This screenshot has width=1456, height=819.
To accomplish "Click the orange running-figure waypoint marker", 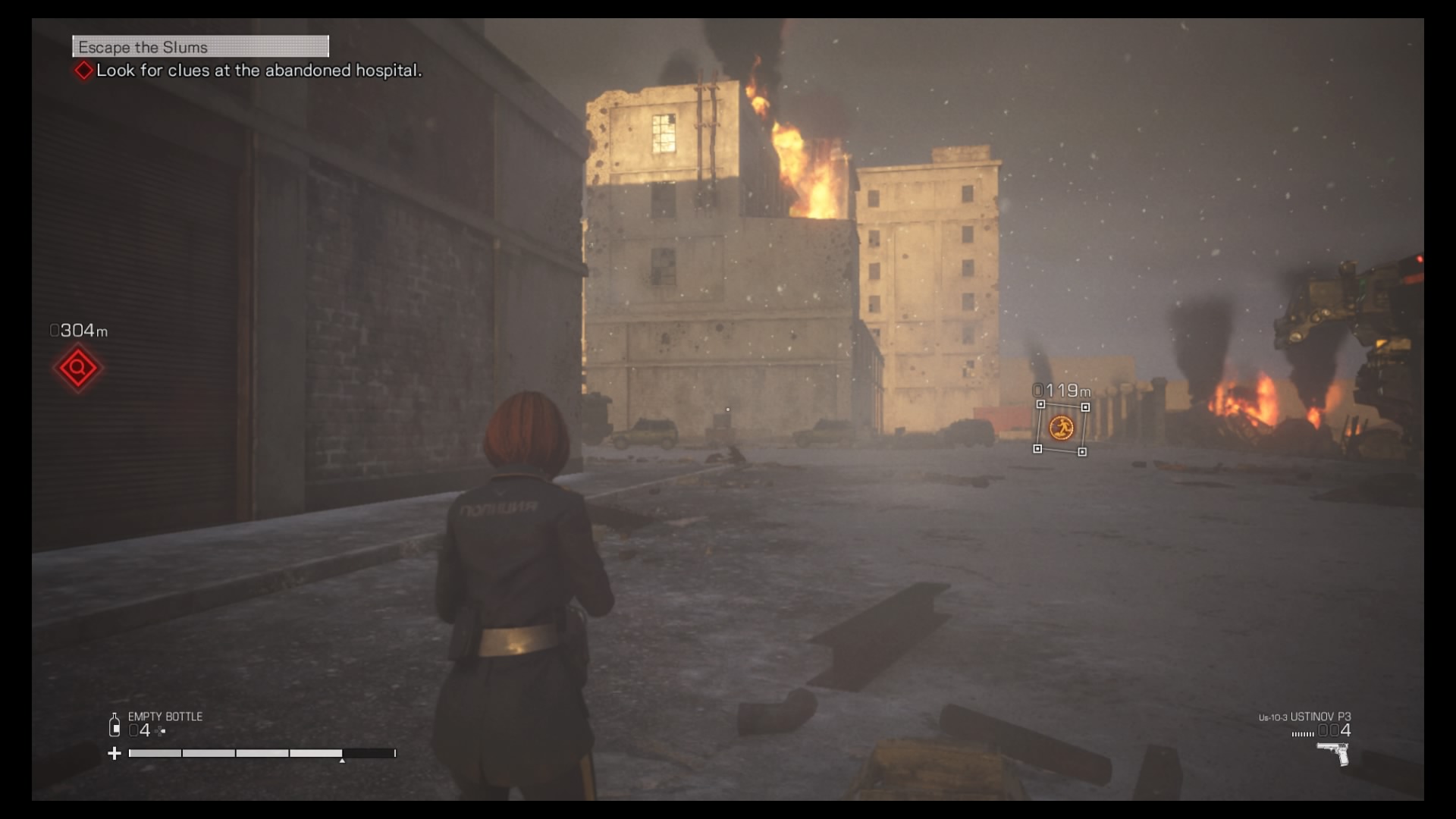I will [x=1061, y=428].
